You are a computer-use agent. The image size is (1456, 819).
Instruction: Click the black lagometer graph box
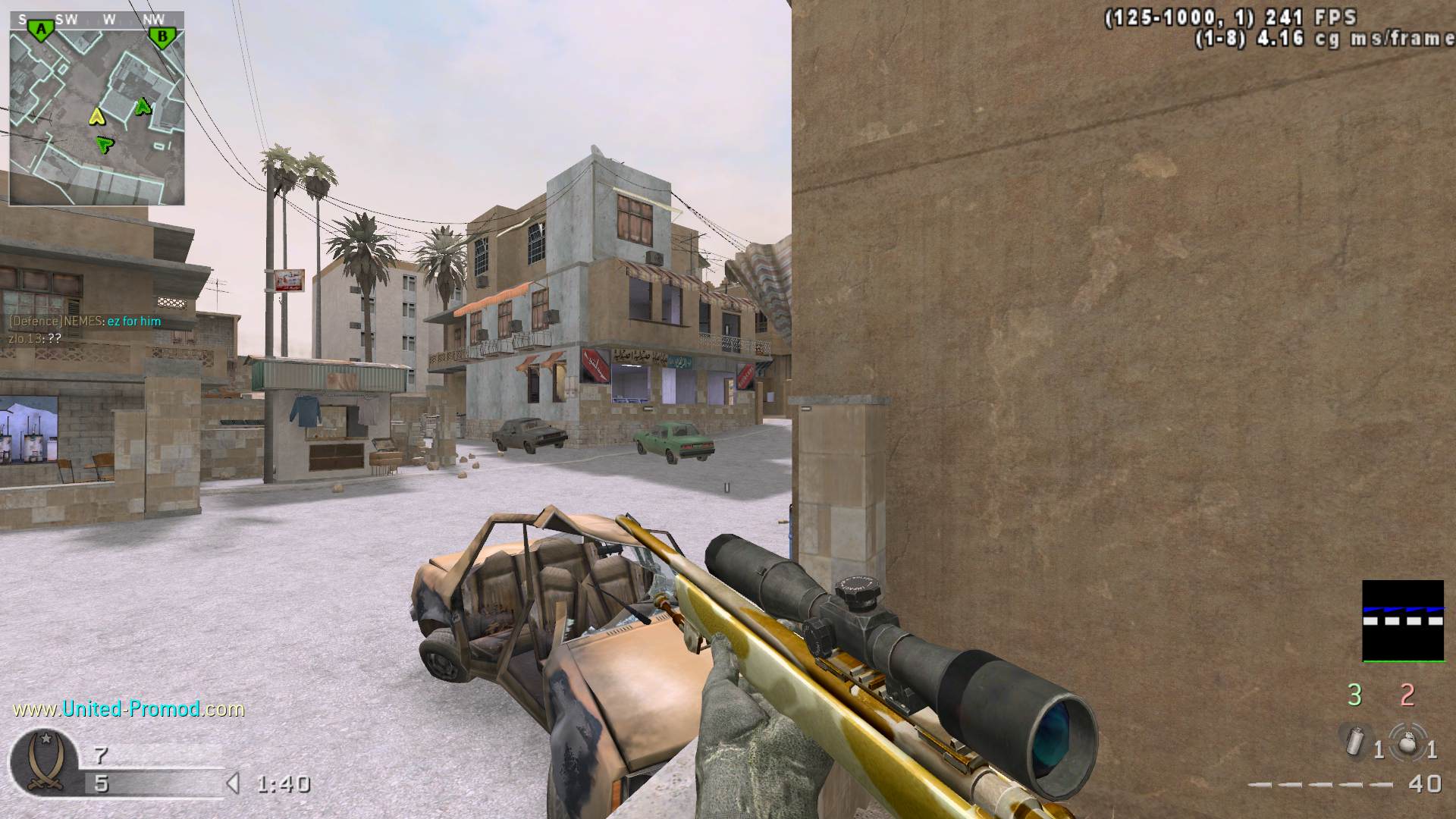1403,620
